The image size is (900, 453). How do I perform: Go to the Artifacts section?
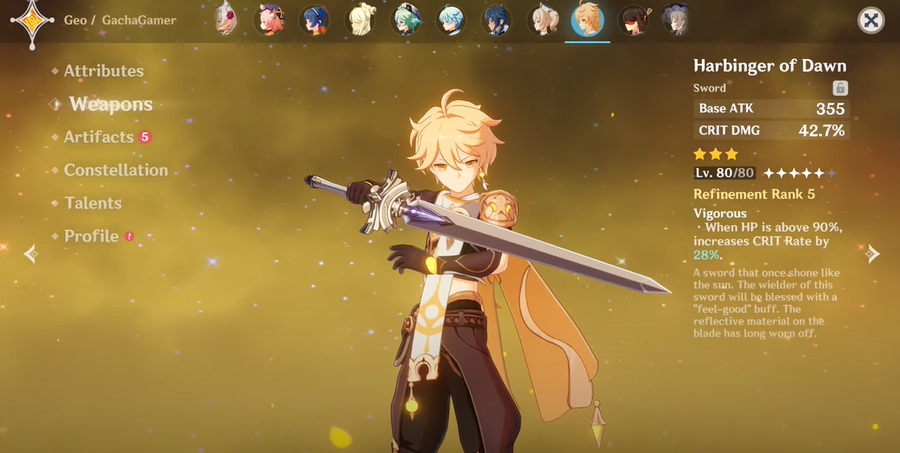(98, 137)
